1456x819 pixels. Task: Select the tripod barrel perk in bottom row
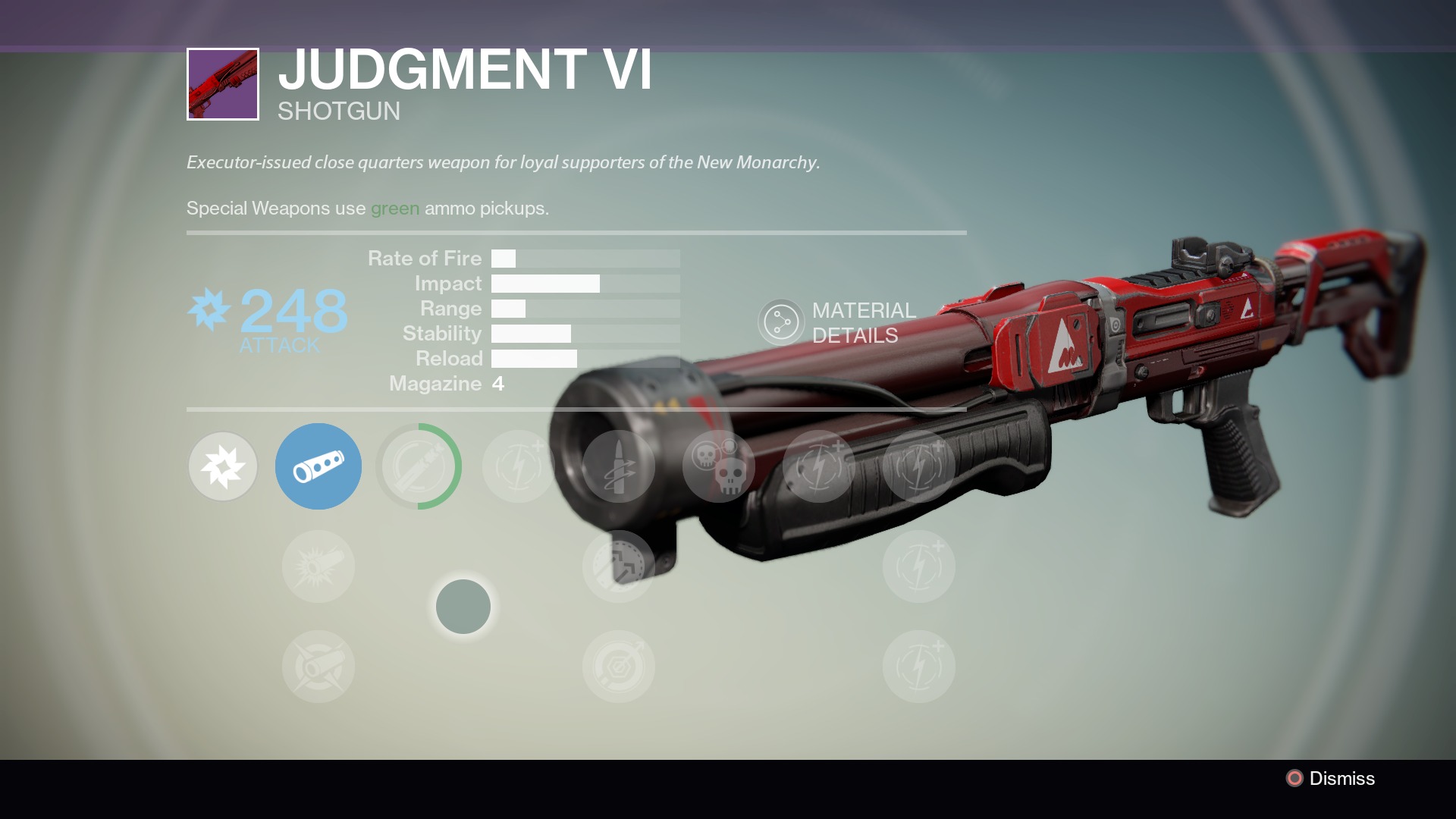click(318, 667)
